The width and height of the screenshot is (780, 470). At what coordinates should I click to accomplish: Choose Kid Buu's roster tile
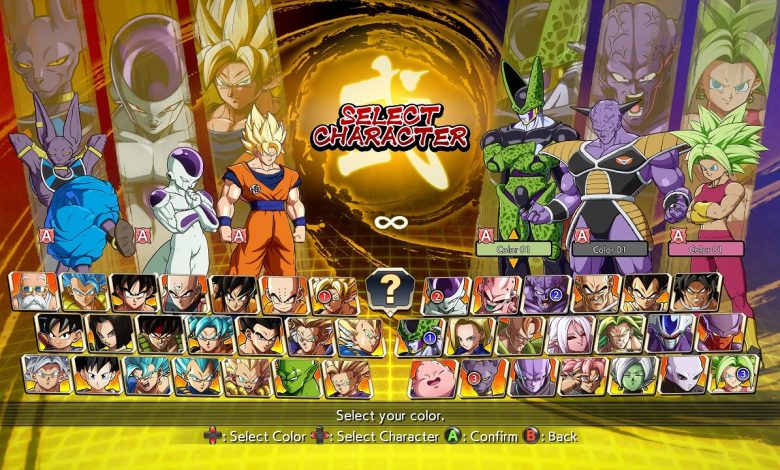[495, 293]
